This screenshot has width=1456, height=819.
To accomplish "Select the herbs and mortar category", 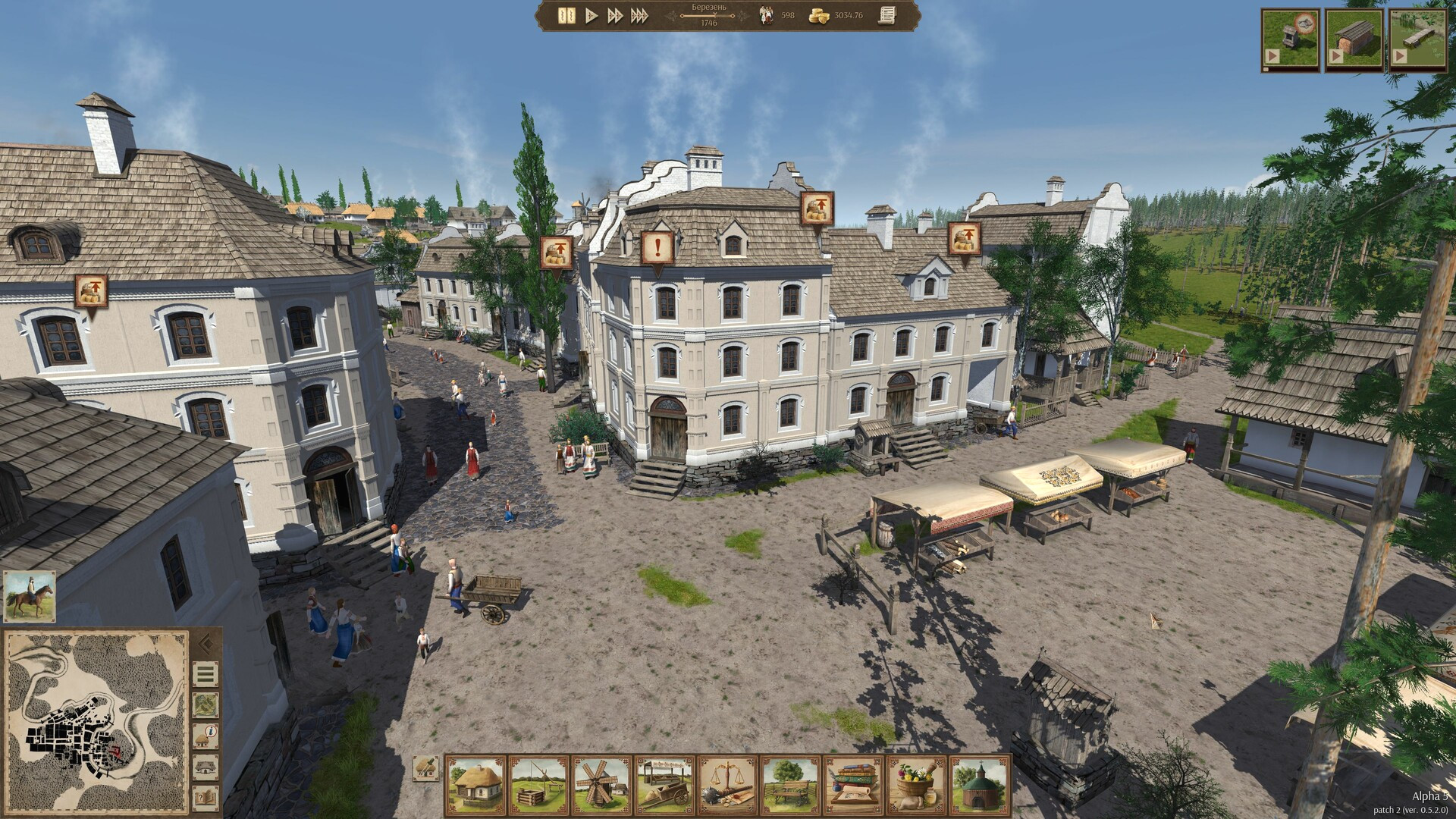I will tap(916, 784).
